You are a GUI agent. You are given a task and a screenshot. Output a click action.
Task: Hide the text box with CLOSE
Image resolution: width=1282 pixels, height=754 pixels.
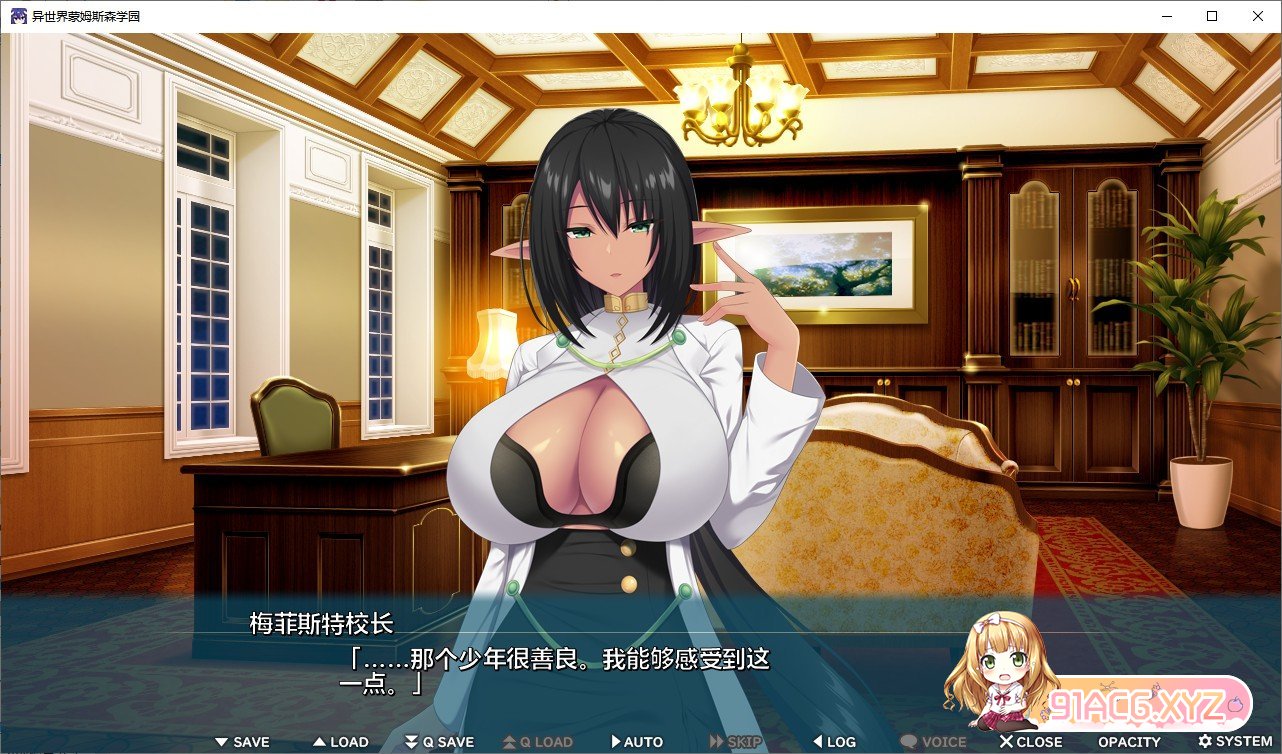tap(1031, 742)
